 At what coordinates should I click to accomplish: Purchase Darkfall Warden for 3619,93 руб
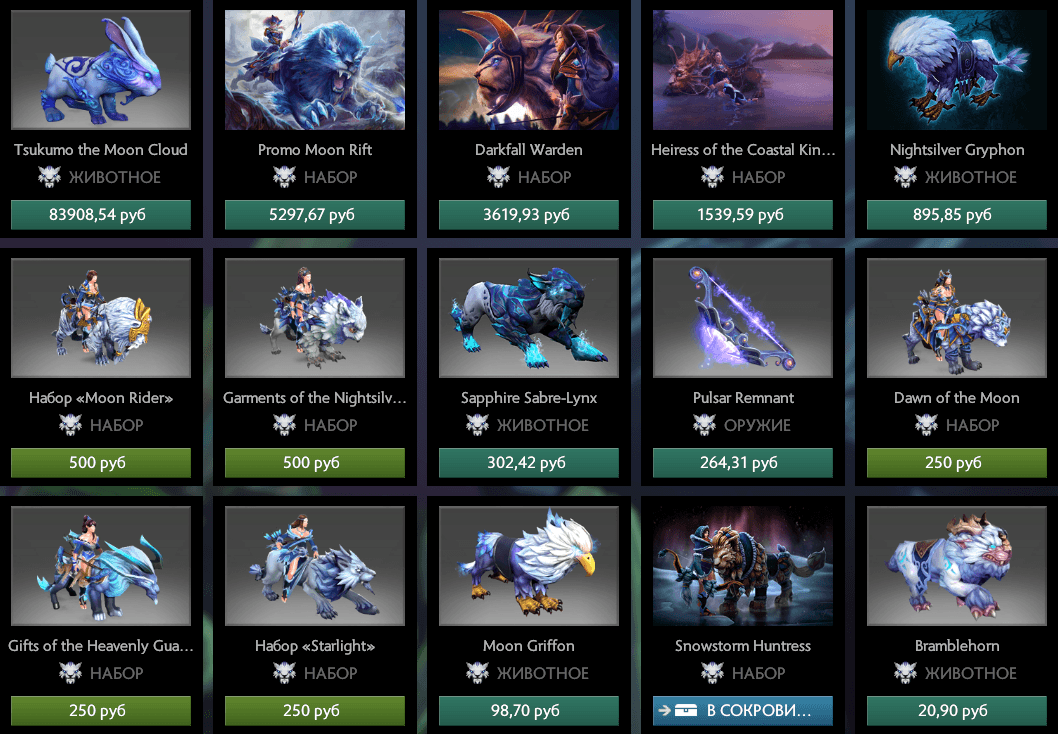point(529,215)
